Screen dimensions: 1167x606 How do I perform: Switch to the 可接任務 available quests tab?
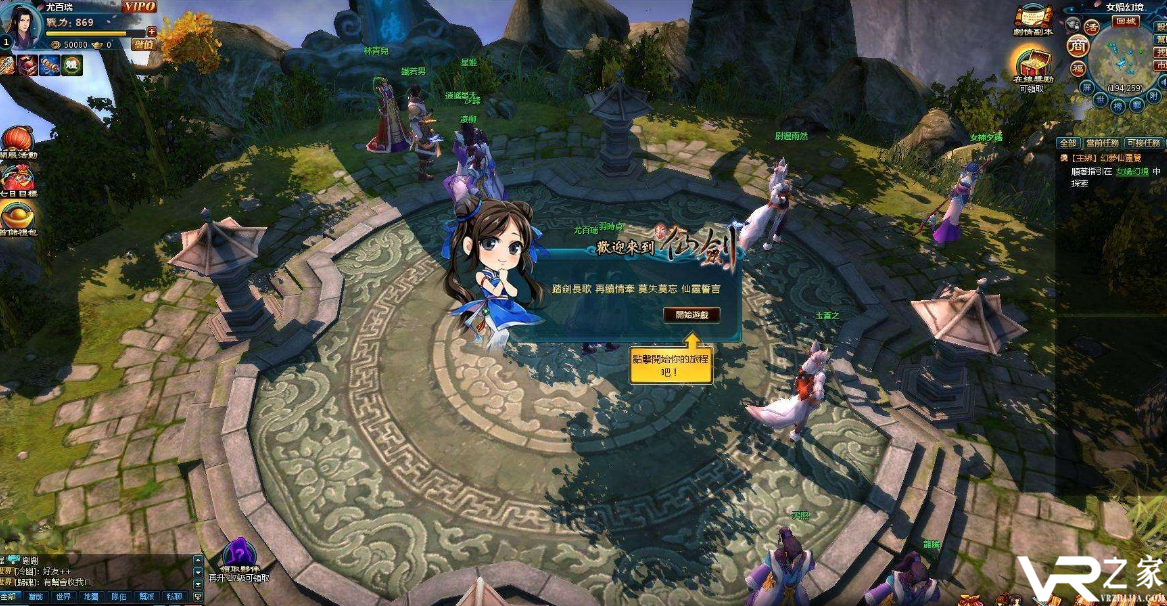click(1143, 144)
